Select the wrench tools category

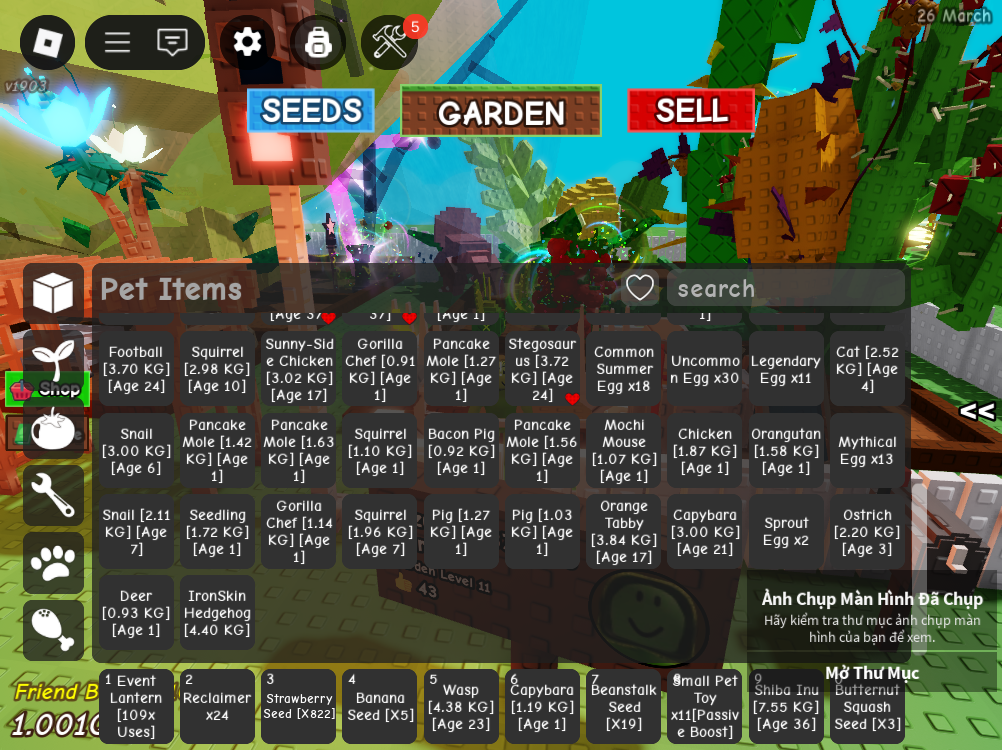click(53, 495)
